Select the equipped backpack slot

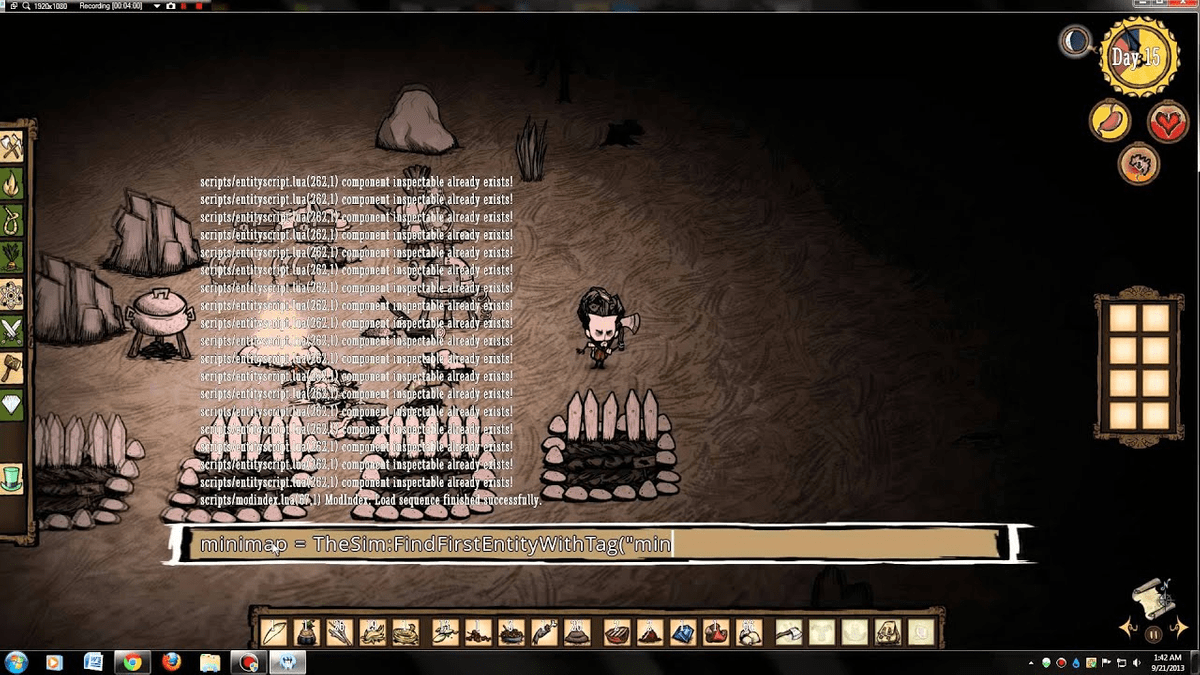(887, 632)
